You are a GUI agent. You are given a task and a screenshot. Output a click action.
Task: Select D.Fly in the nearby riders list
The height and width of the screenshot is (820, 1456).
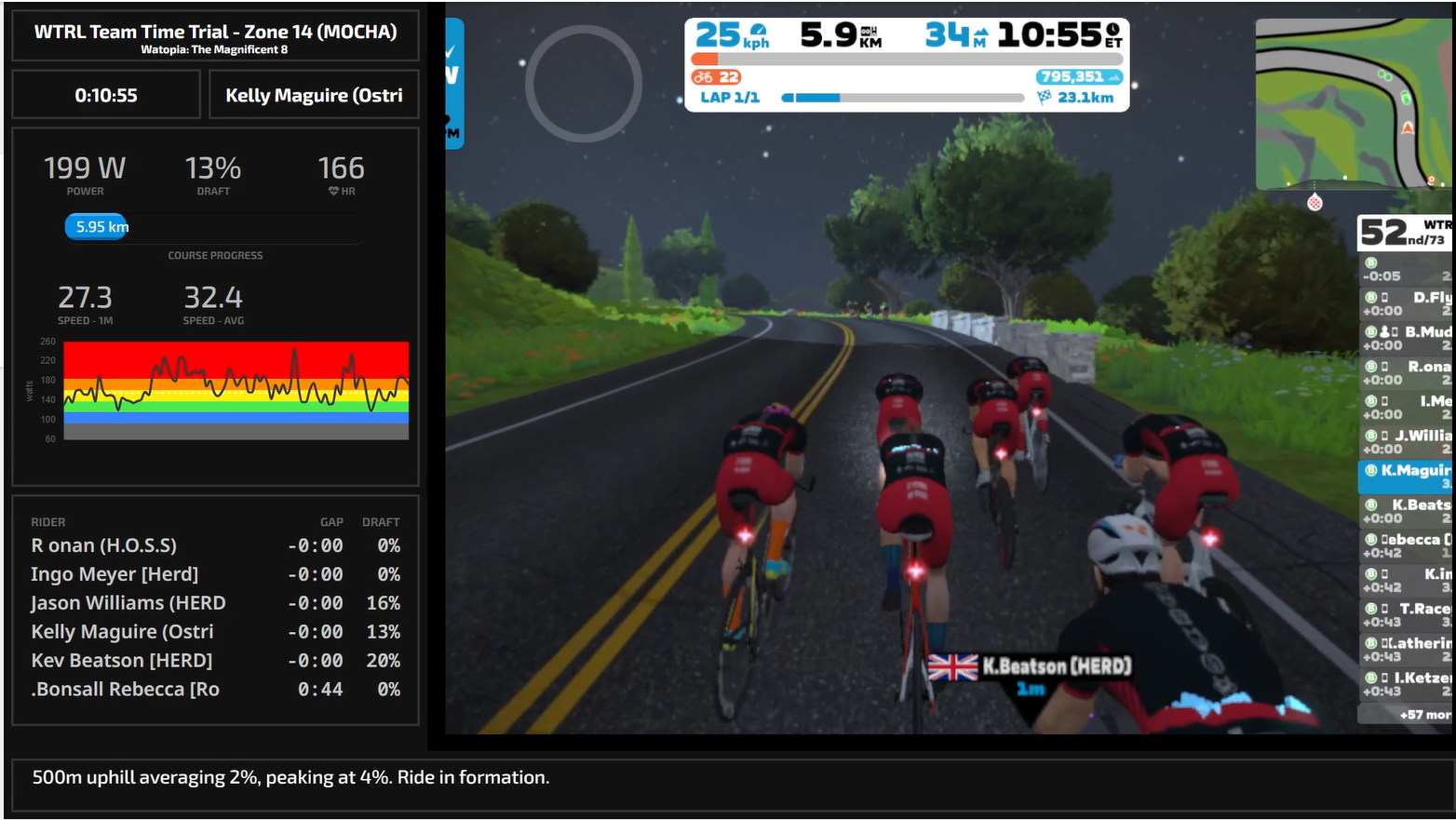(x=1408, y=303)
